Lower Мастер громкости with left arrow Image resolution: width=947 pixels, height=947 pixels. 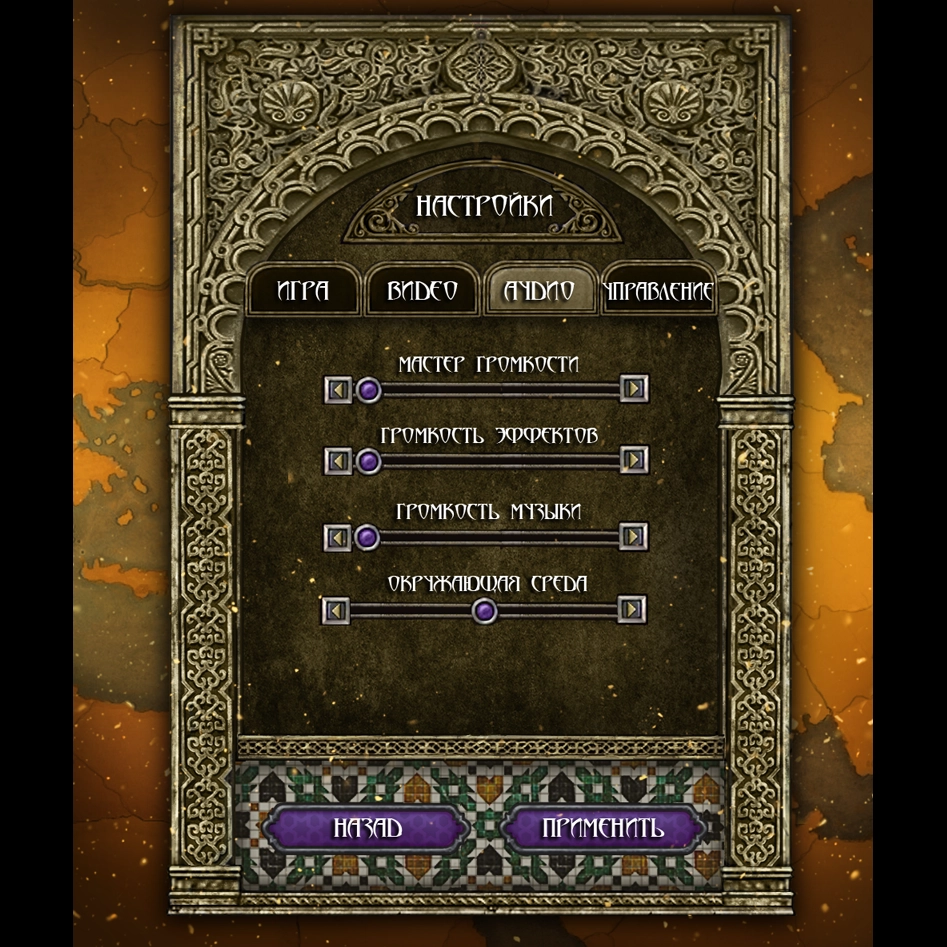[x=339, y=389]
